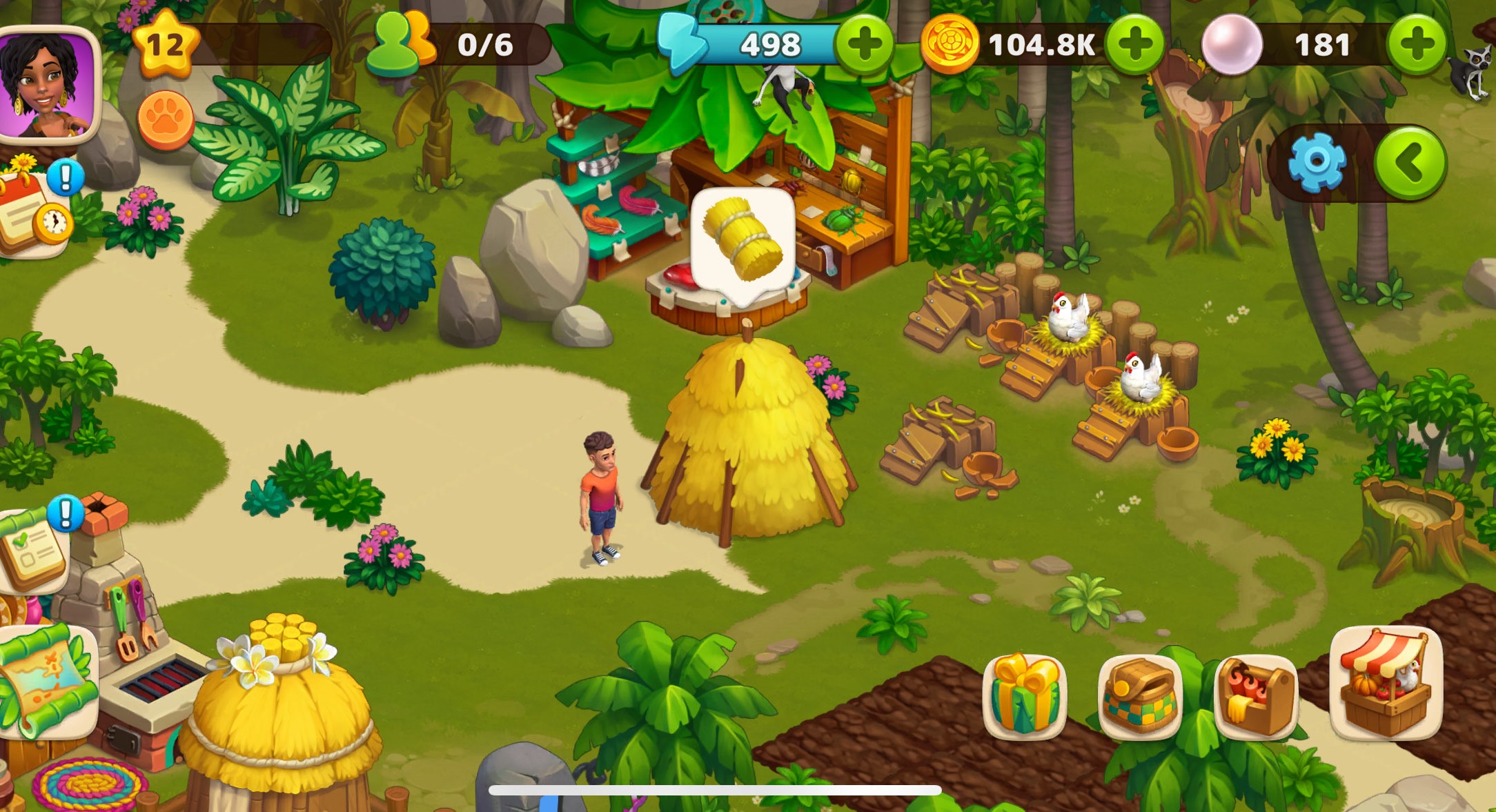Open the yellow gift box
The image size is (1496, 812).
tap(1025, 695)
